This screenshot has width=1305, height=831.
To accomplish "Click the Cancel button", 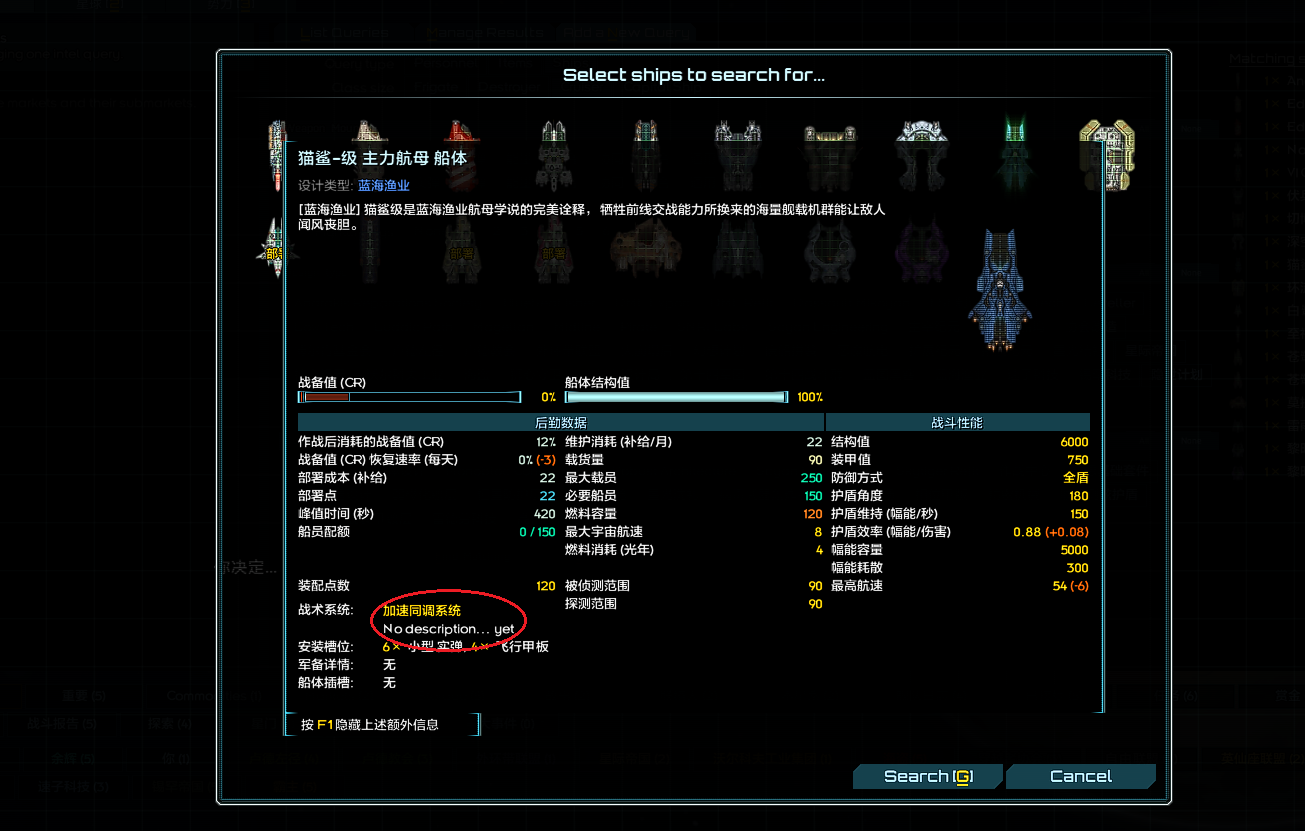I will pyautogui.click(x=1080, y=775).
